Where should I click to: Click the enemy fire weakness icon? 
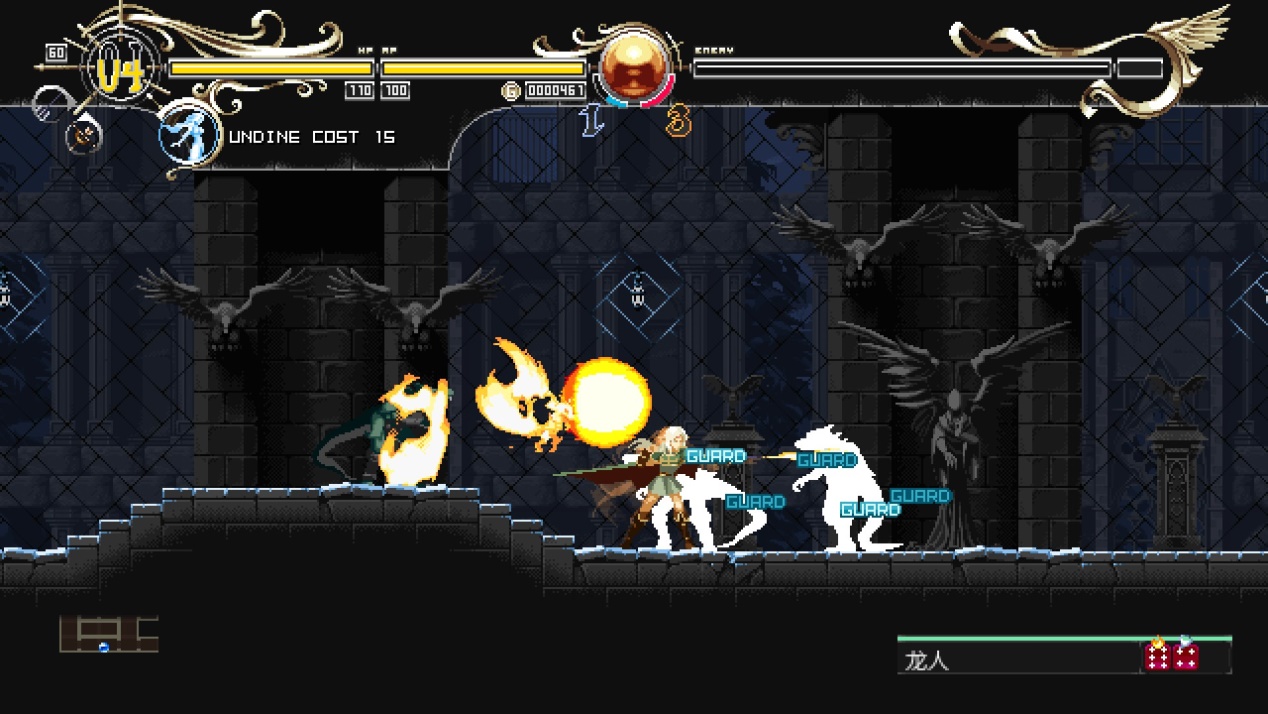coord(1158,655)
